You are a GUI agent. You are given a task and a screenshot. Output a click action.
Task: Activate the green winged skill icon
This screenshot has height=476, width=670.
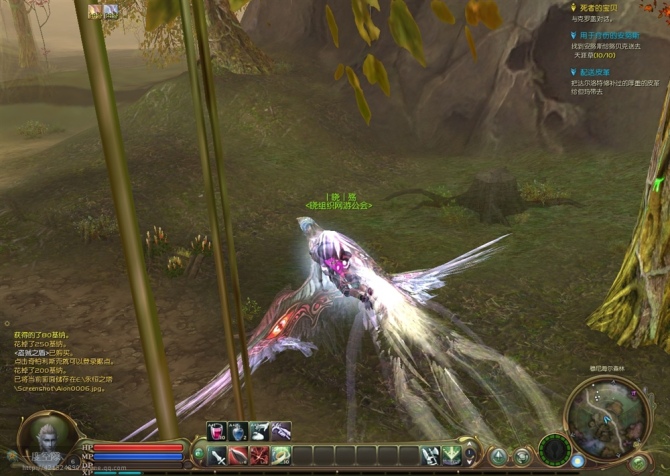pyautogui.click(x=452, y=455)
